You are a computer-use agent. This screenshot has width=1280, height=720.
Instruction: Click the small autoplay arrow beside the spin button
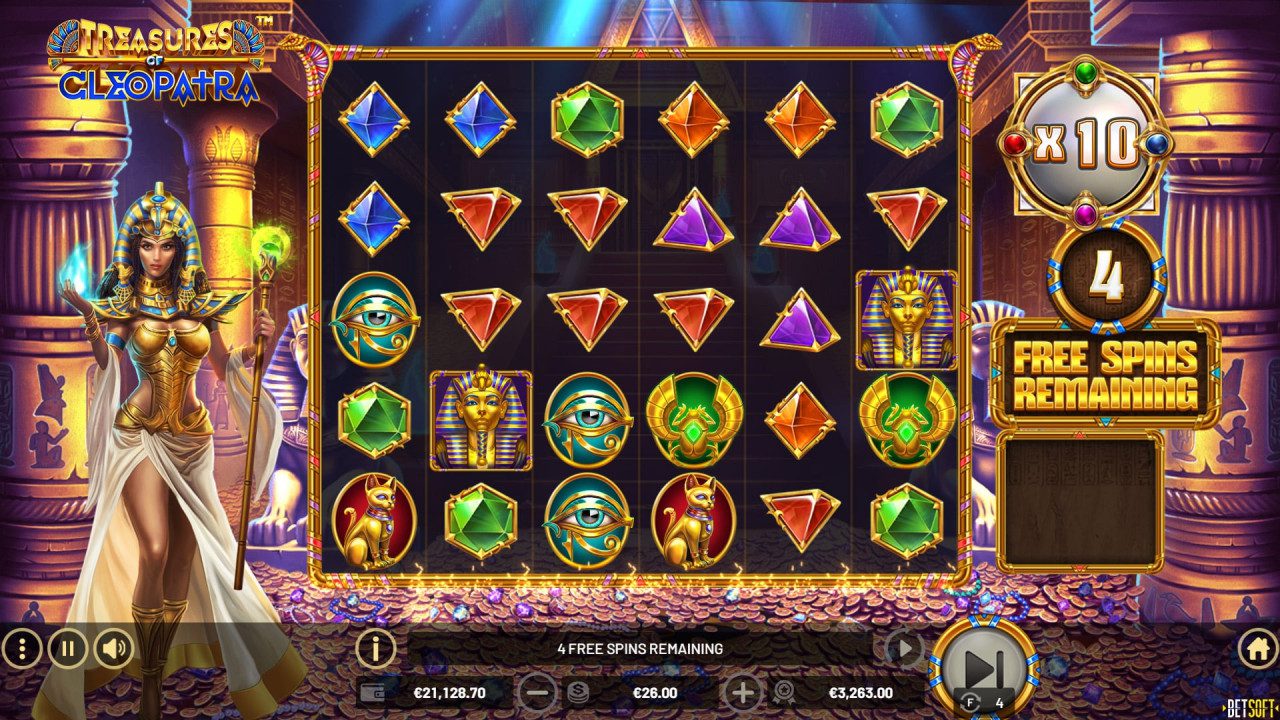pyautogui.click(x=903, y=647)
